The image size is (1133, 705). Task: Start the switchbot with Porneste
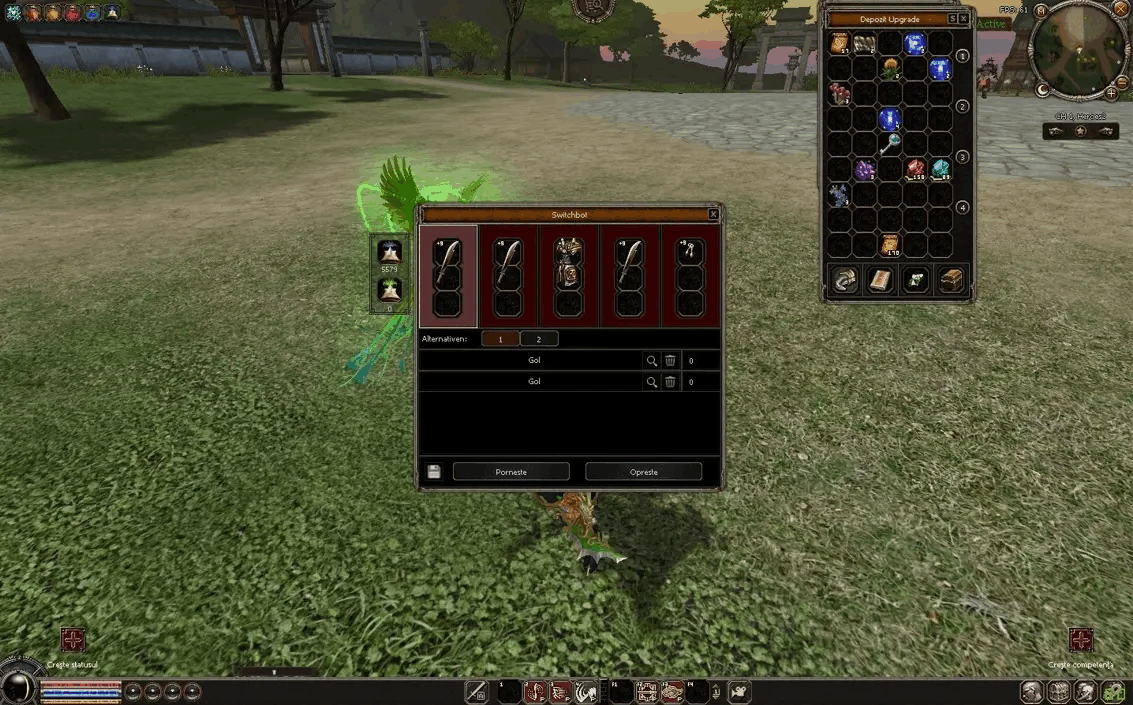(511, 472)
